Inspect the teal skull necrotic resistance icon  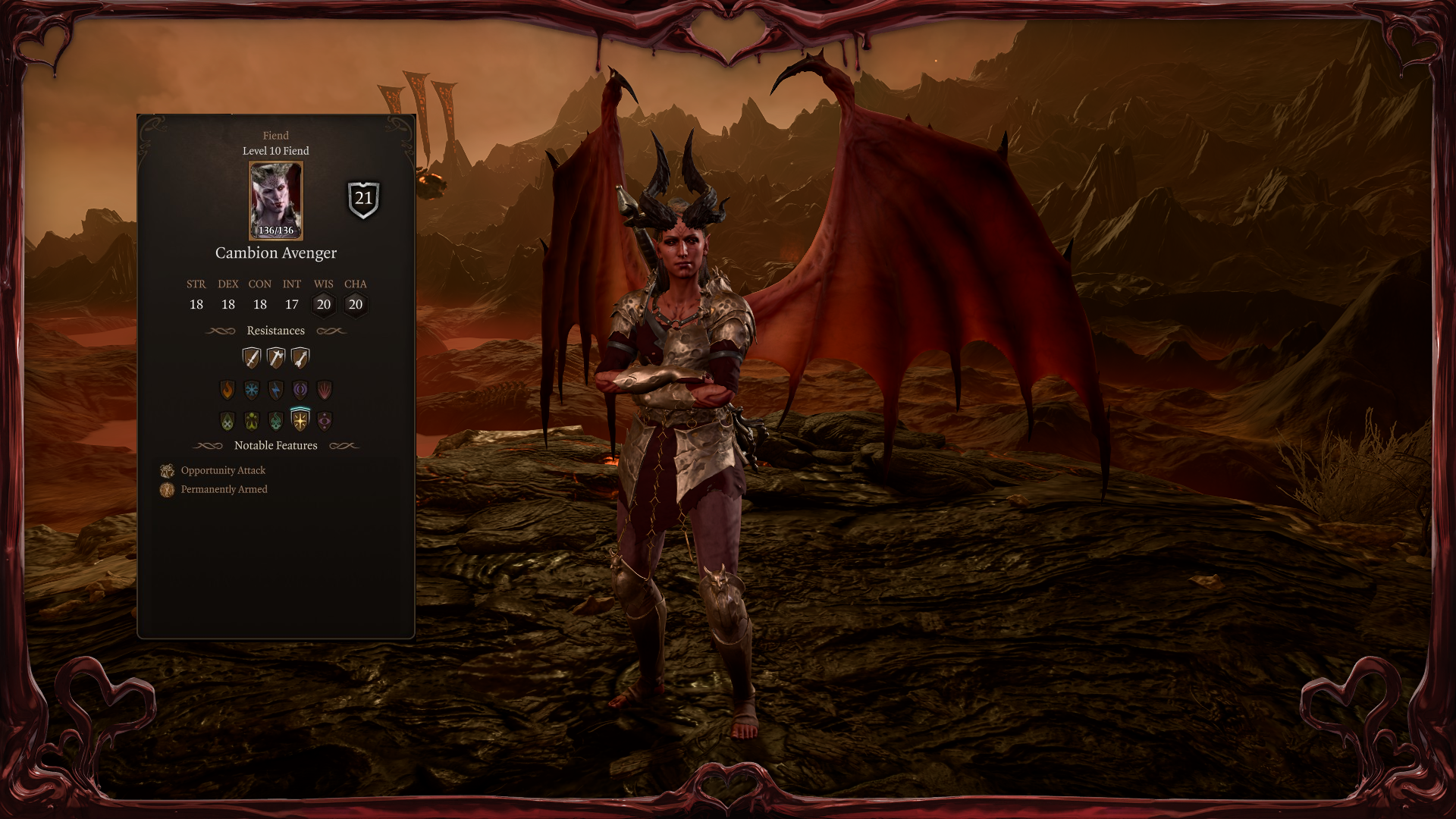[276, 421]
